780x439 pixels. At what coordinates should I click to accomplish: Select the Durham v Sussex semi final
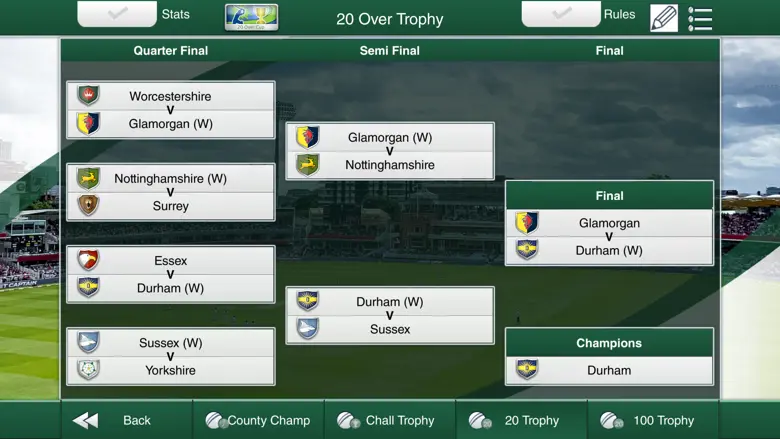click(x=390, y=315)
